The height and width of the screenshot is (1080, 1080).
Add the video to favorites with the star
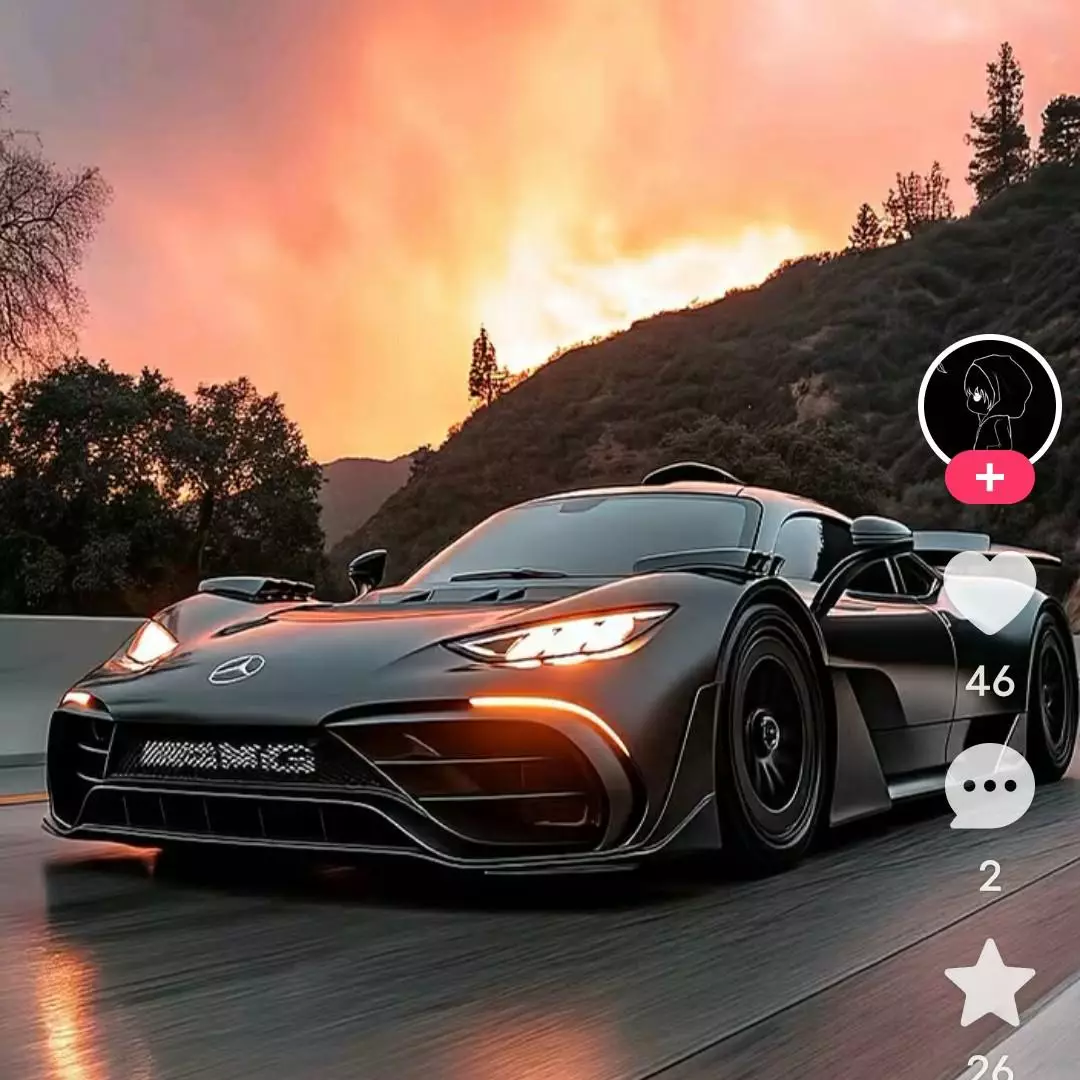[989, 983]
